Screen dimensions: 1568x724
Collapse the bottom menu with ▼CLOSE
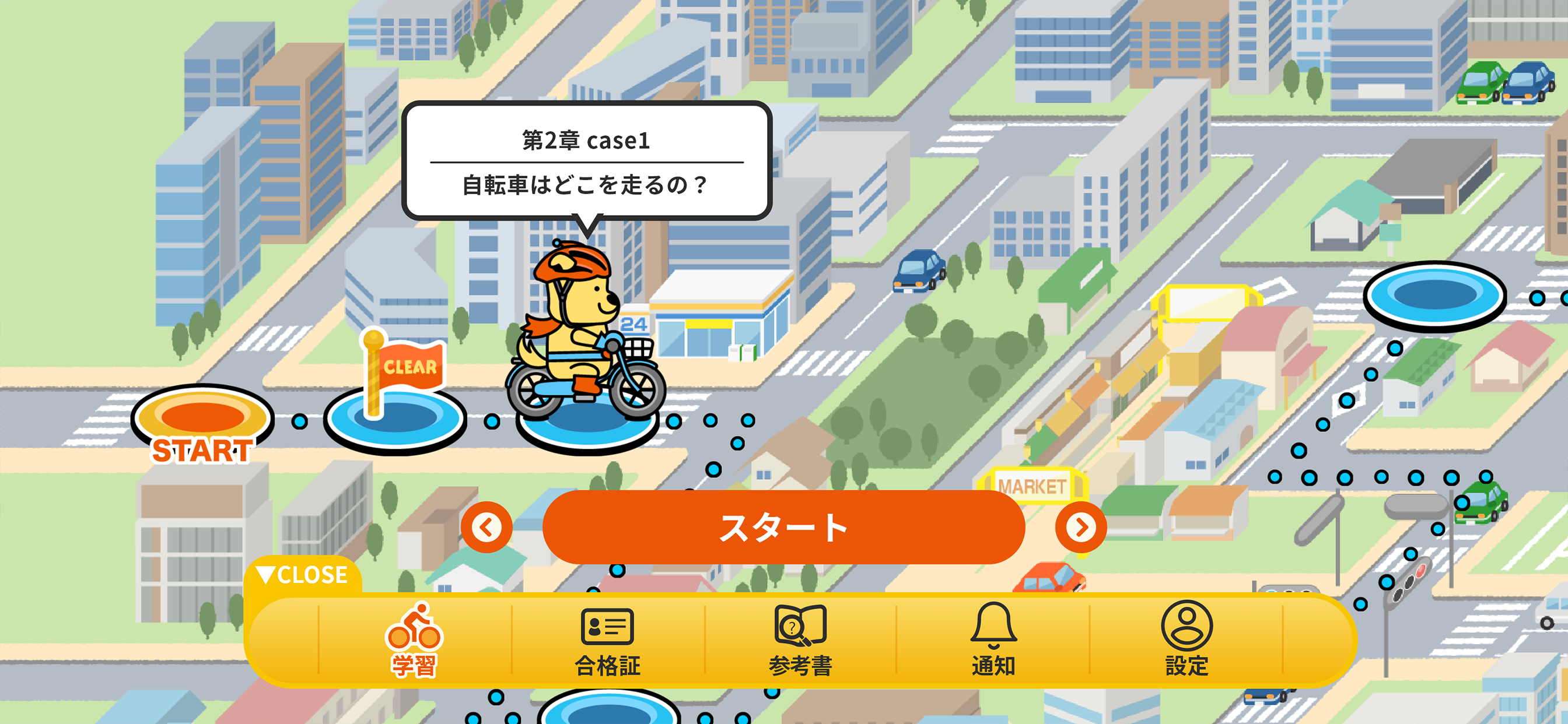pos(303,573)
